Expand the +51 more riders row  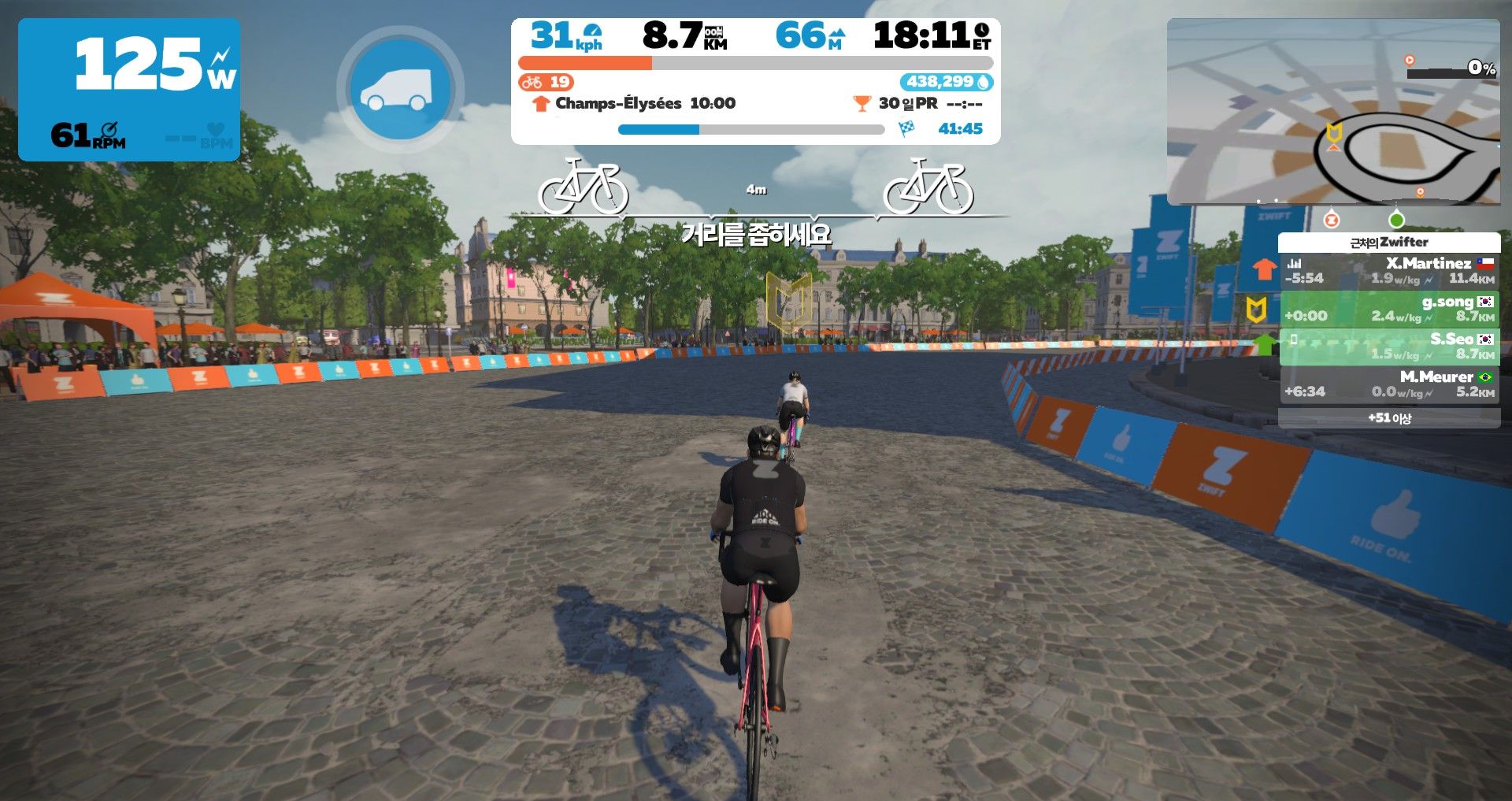coord(1389,418)
